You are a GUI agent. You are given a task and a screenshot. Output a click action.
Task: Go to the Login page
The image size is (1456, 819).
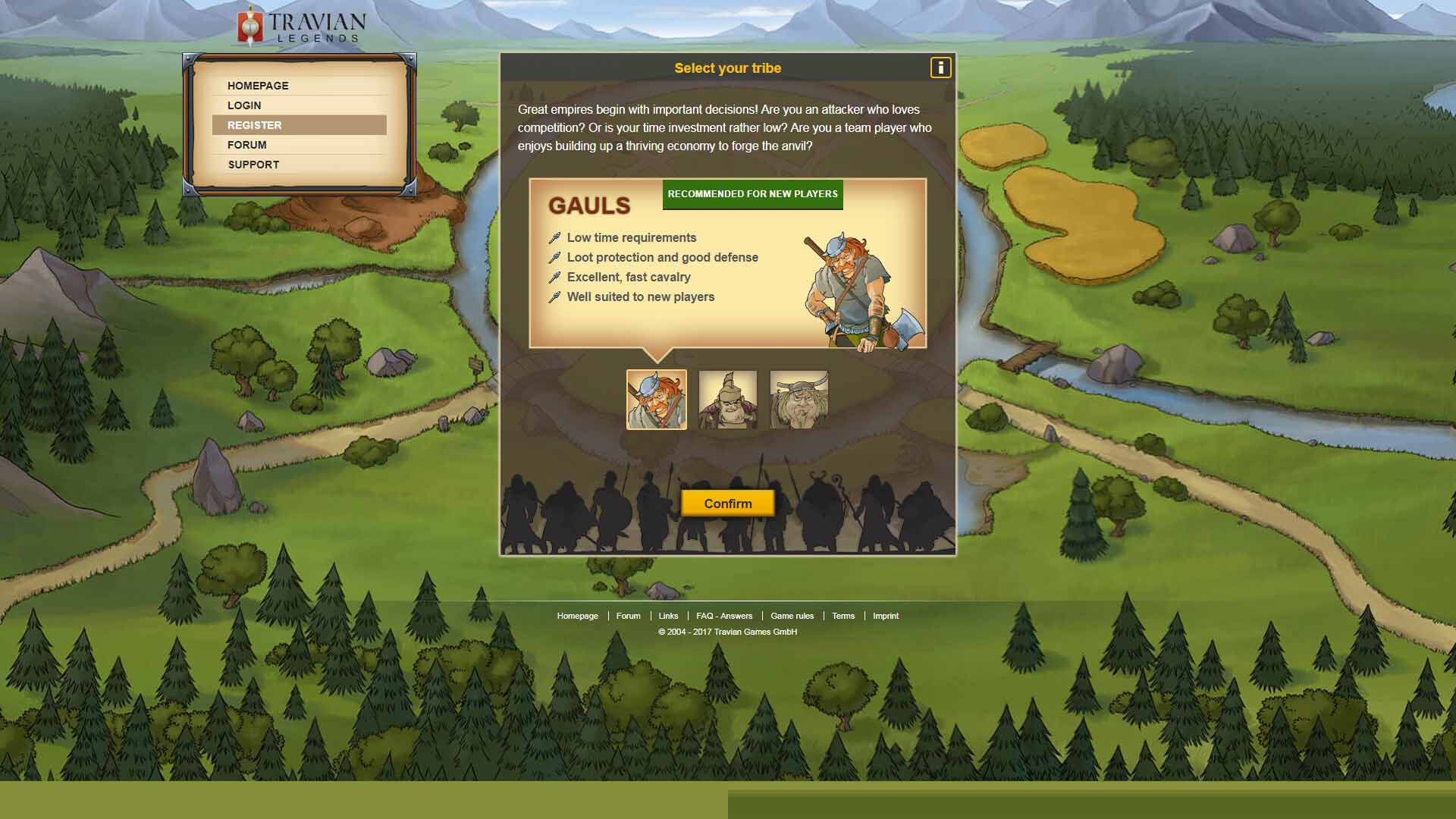click(244, 105)
